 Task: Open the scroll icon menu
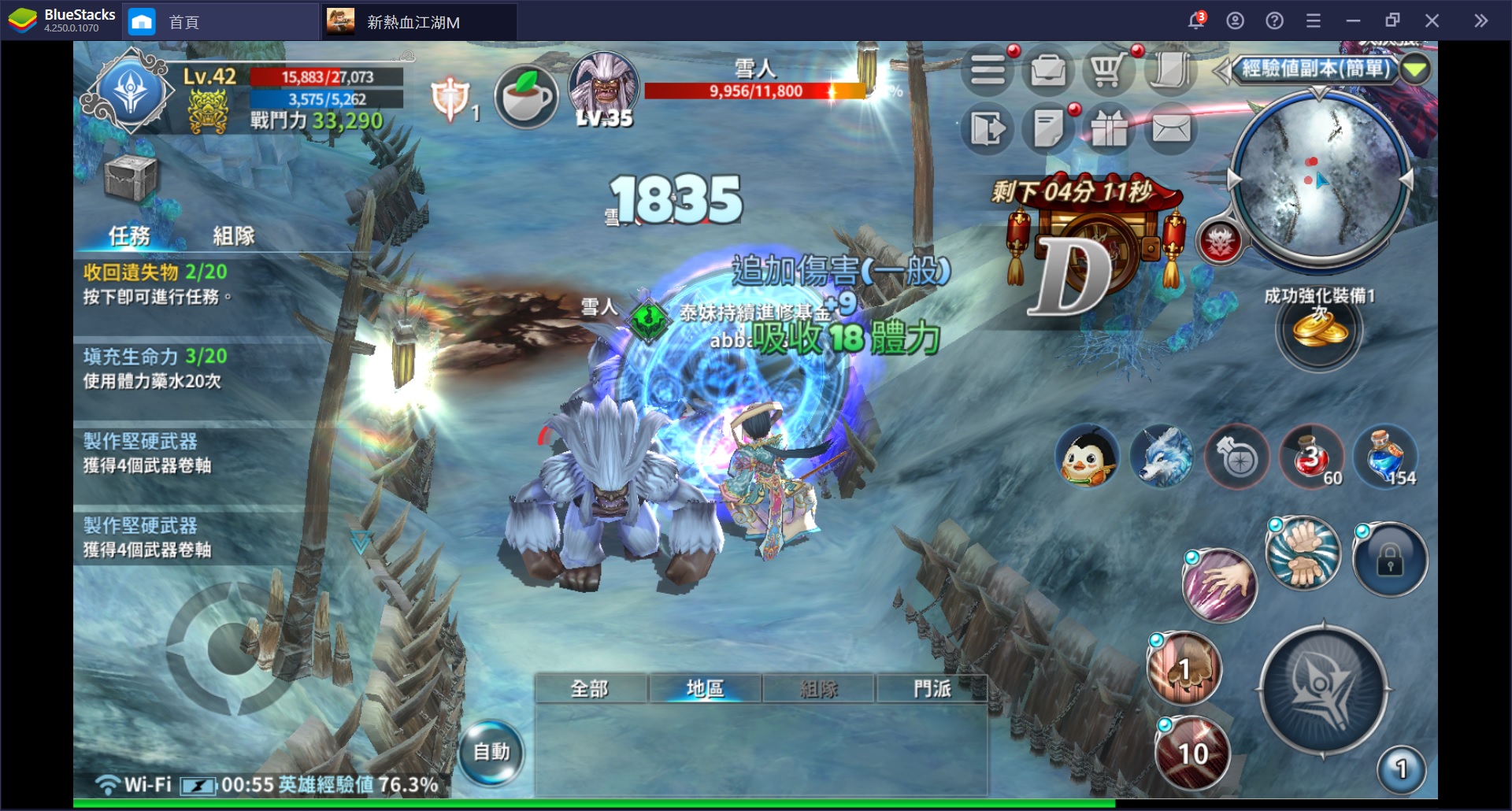tap(1169, 72)
